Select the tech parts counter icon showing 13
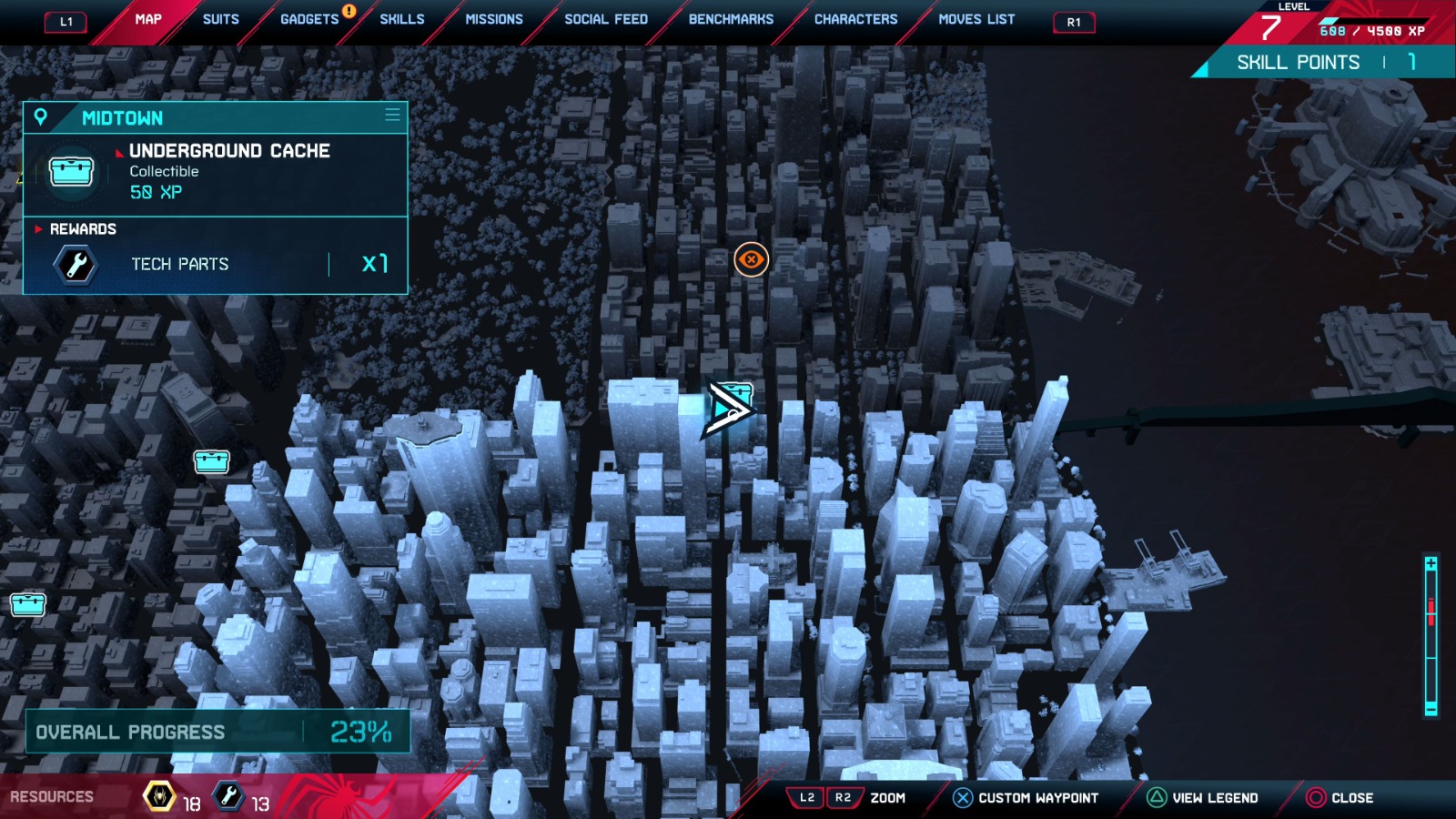The height and width of the screenshot is (819, 1456). pyautogui.click(x=228, y=795)
